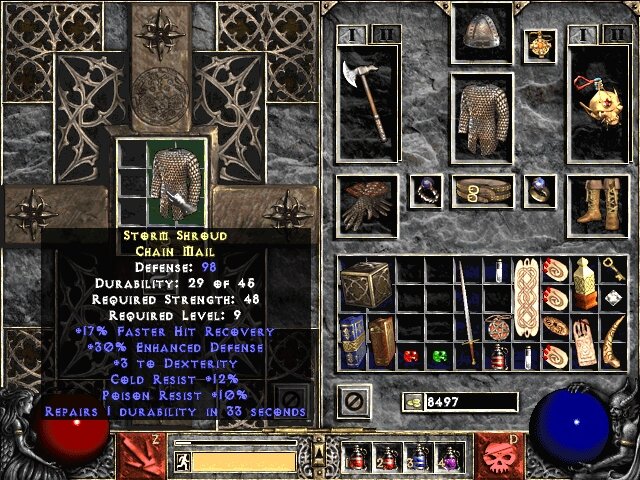
Task: Select the red gem in inventory
Action: [410, 356]
